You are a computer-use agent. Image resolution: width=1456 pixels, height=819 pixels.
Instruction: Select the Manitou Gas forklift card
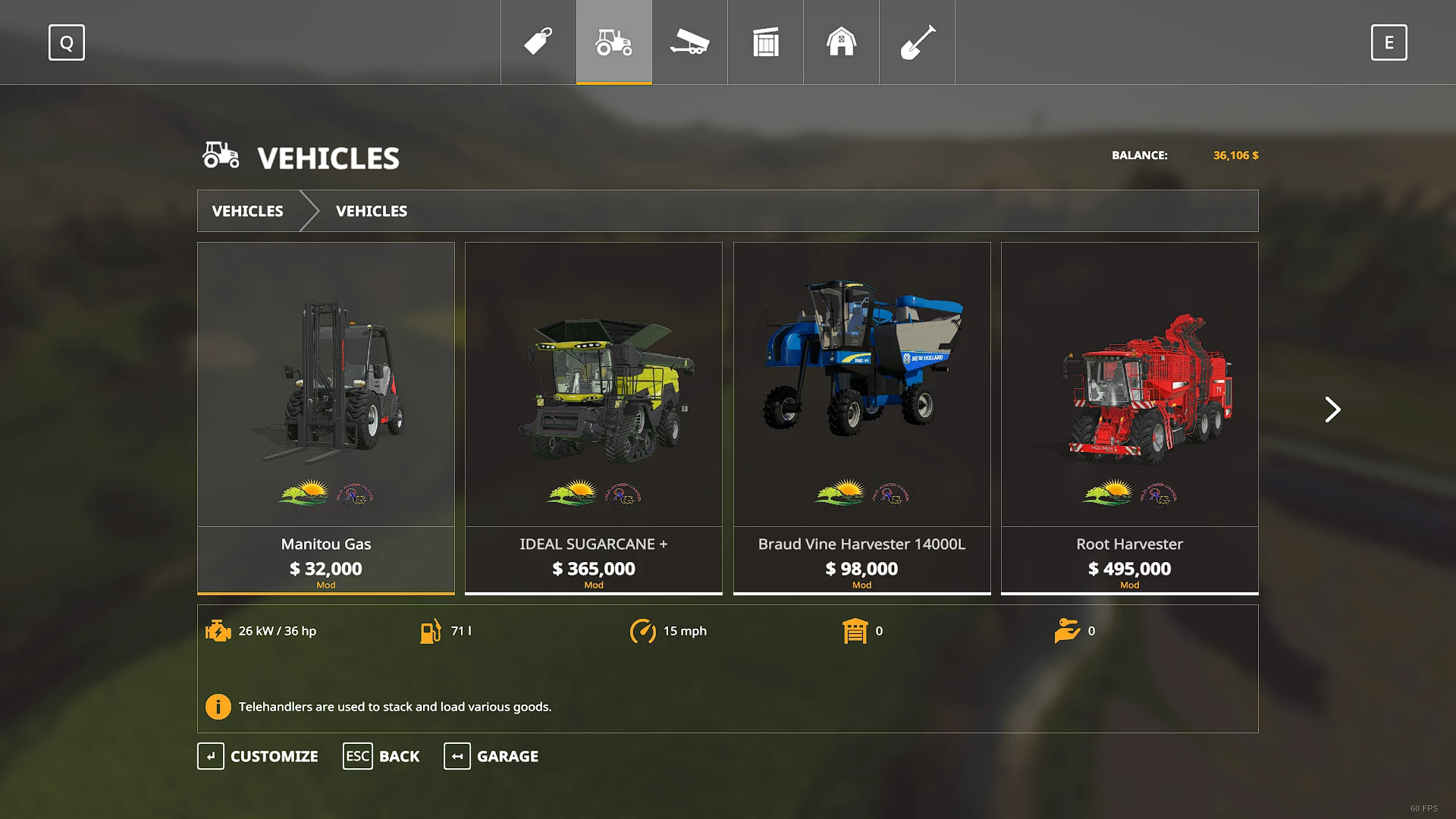[x=326, y=417]
